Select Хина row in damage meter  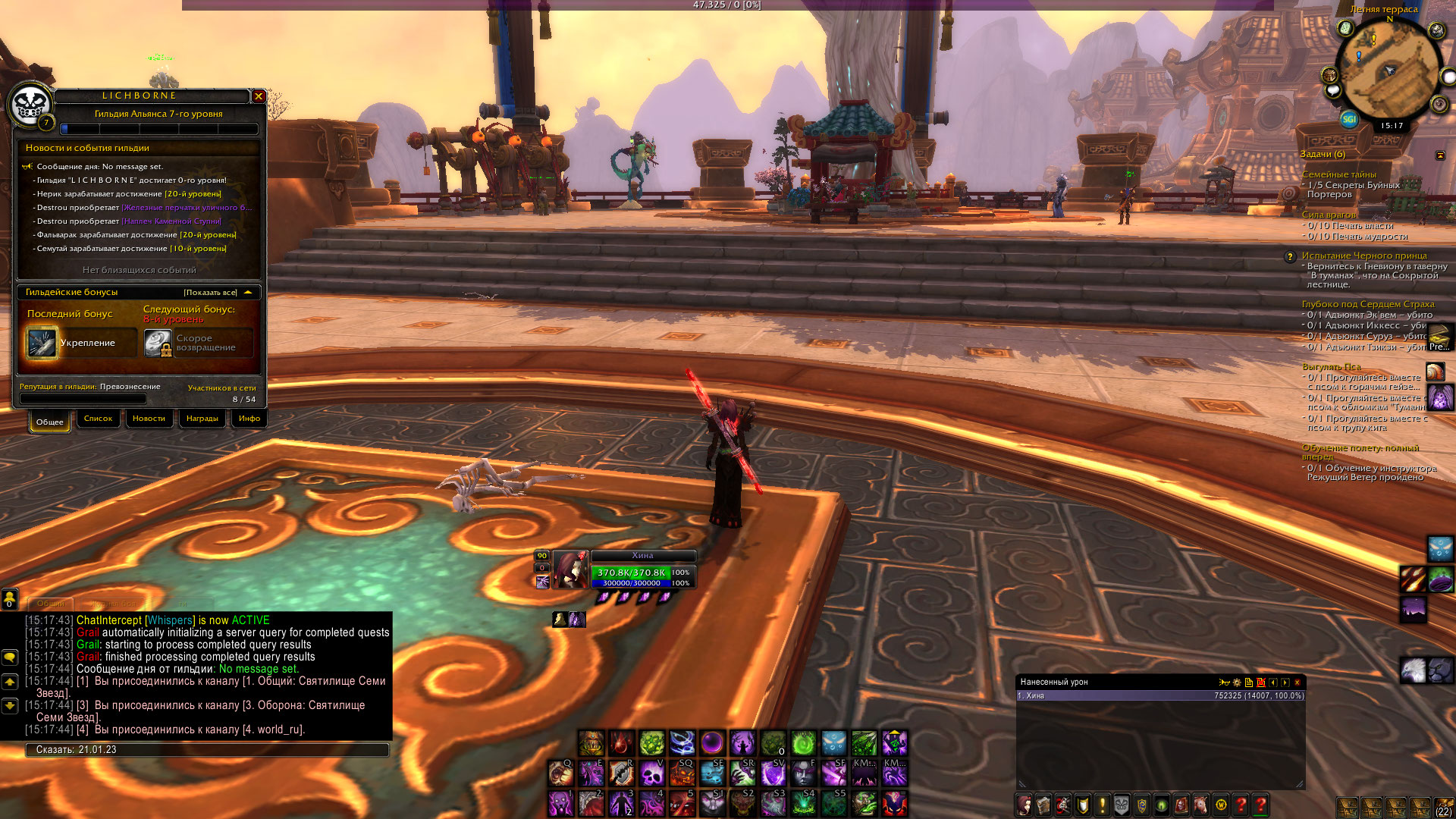[1160, 696]
